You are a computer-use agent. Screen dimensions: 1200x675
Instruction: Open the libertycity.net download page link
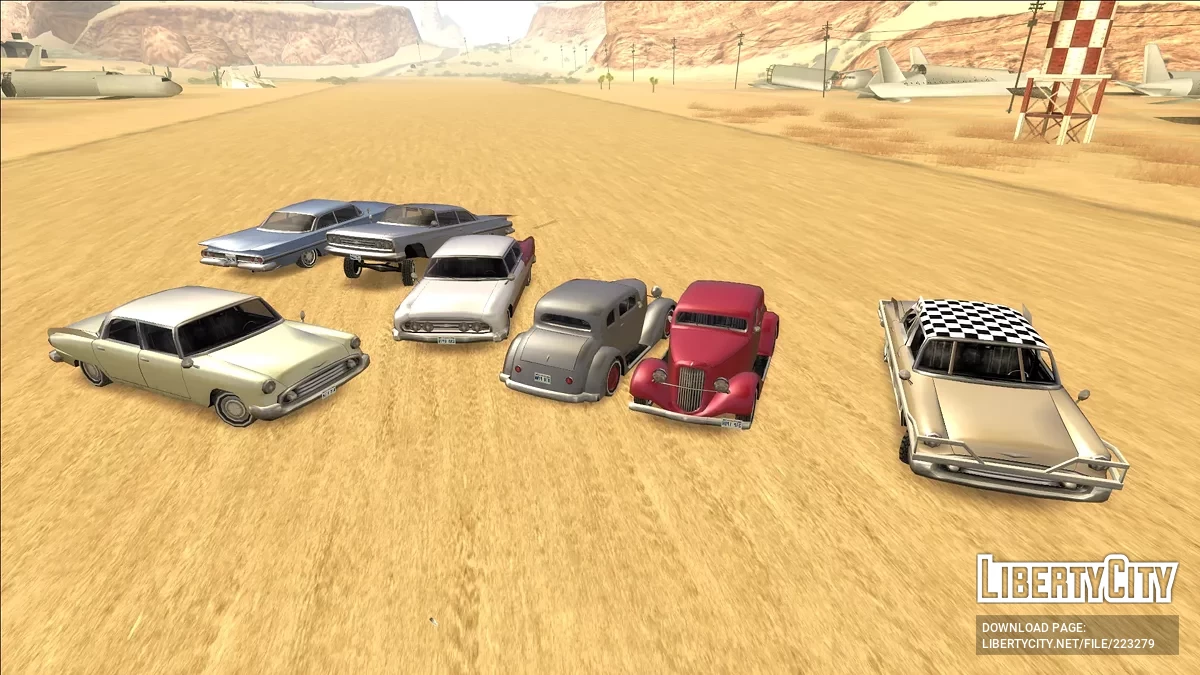pos(1068,644)
